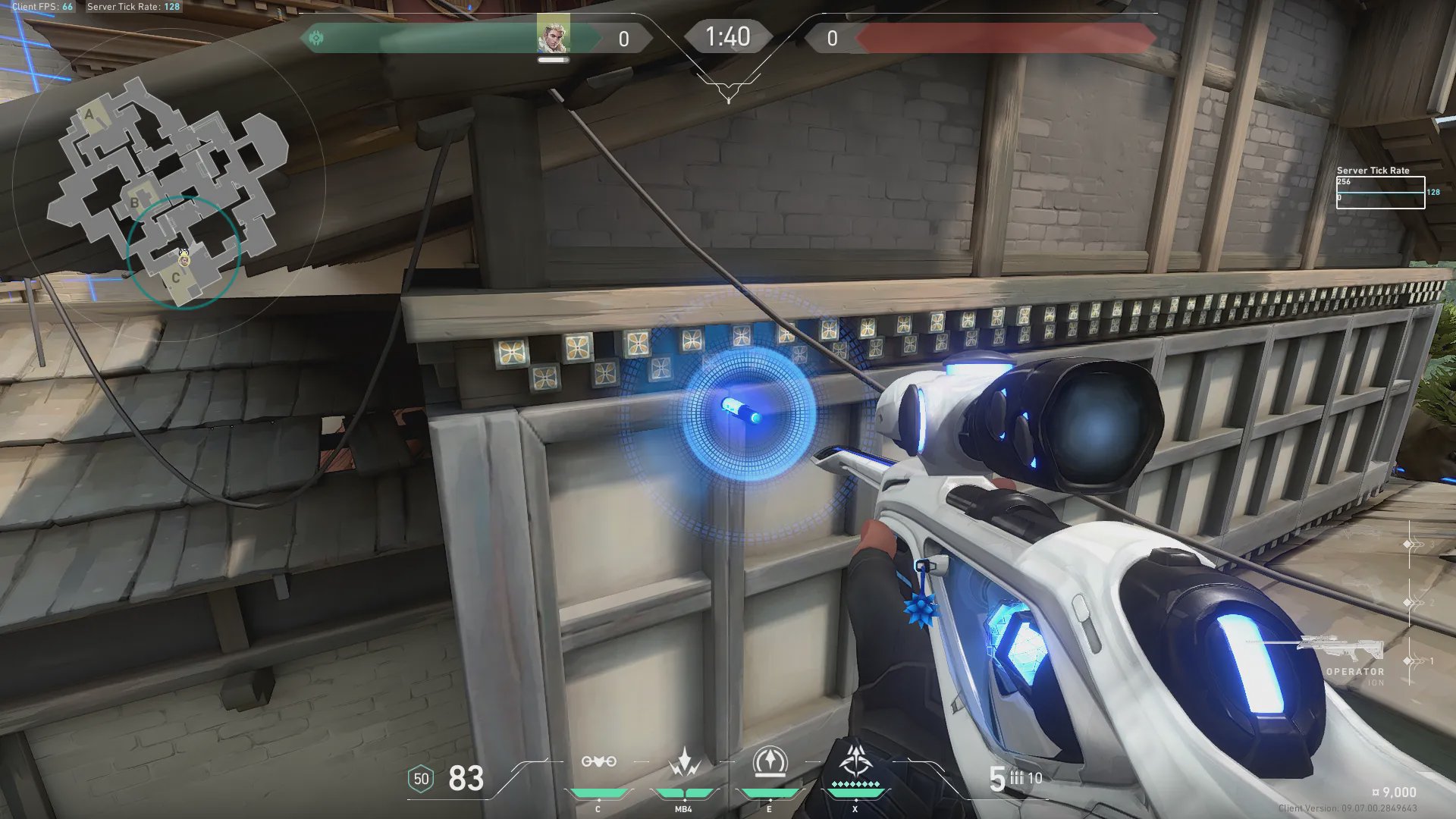
Task: Select the Operator weapon slot
Action: pyautogui.click(x=1341, y=652)
